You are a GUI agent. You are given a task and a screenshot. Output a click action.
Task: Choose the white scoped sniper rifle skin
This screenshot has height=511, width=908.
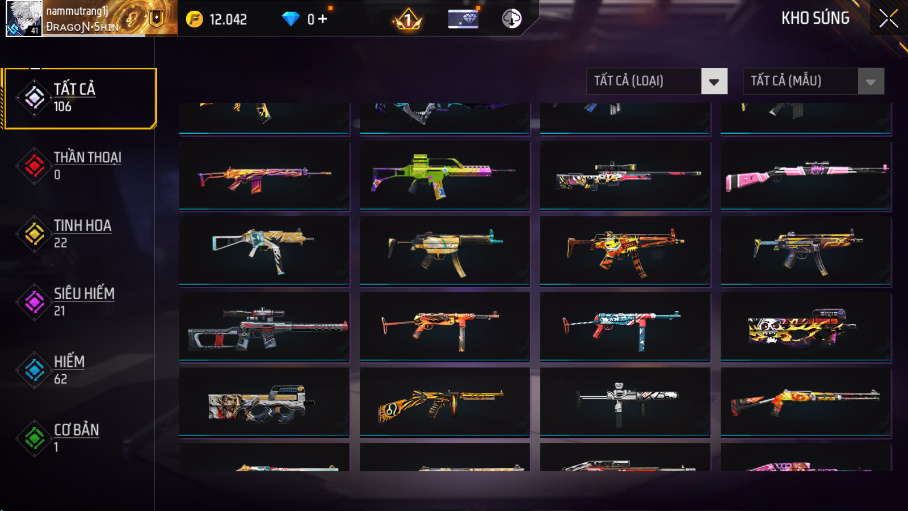click(x=625, y=174)
